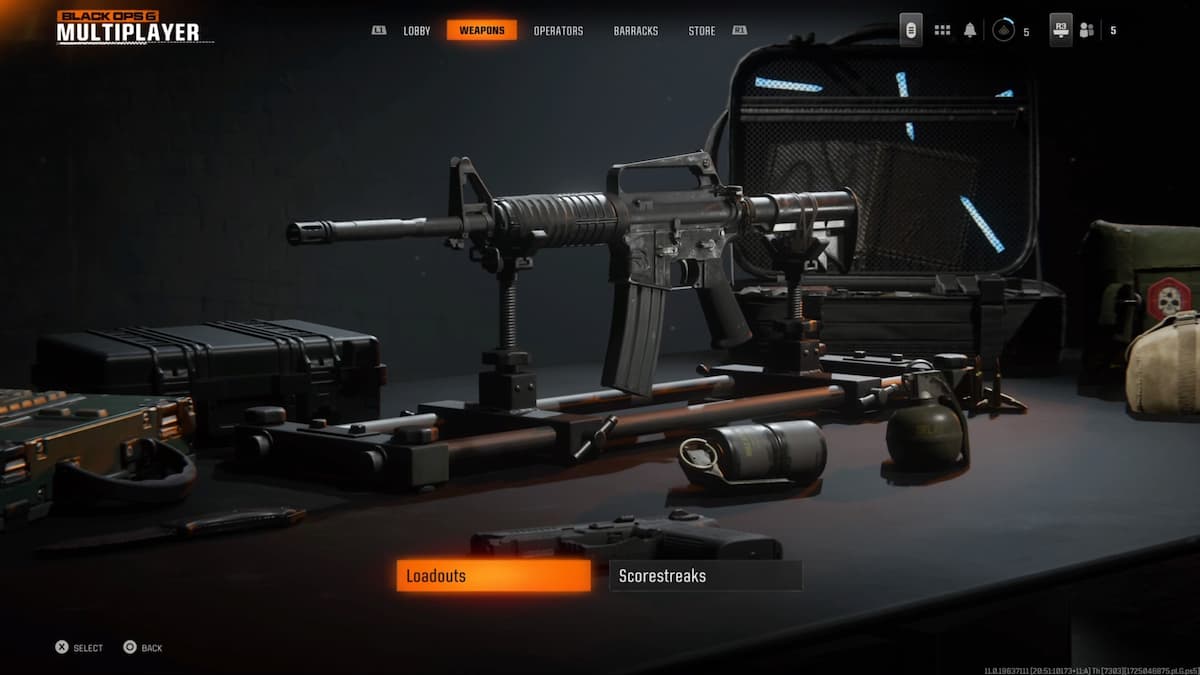Open the grid-shaped game menu icon

942,30
